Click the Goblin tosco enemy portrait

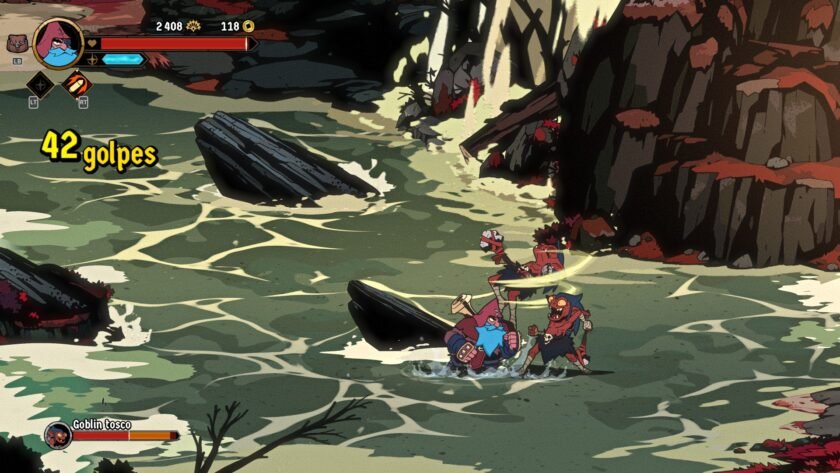point(57,434)
